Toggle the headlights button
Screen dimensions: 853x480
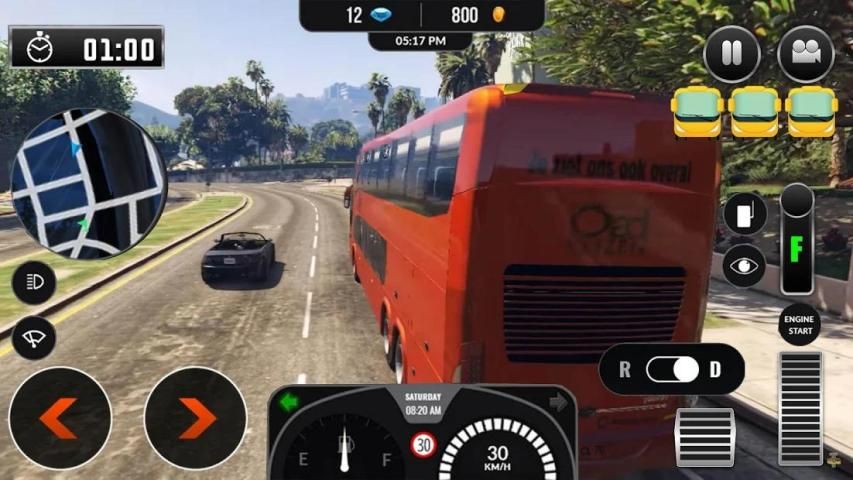tap(34, 284)
